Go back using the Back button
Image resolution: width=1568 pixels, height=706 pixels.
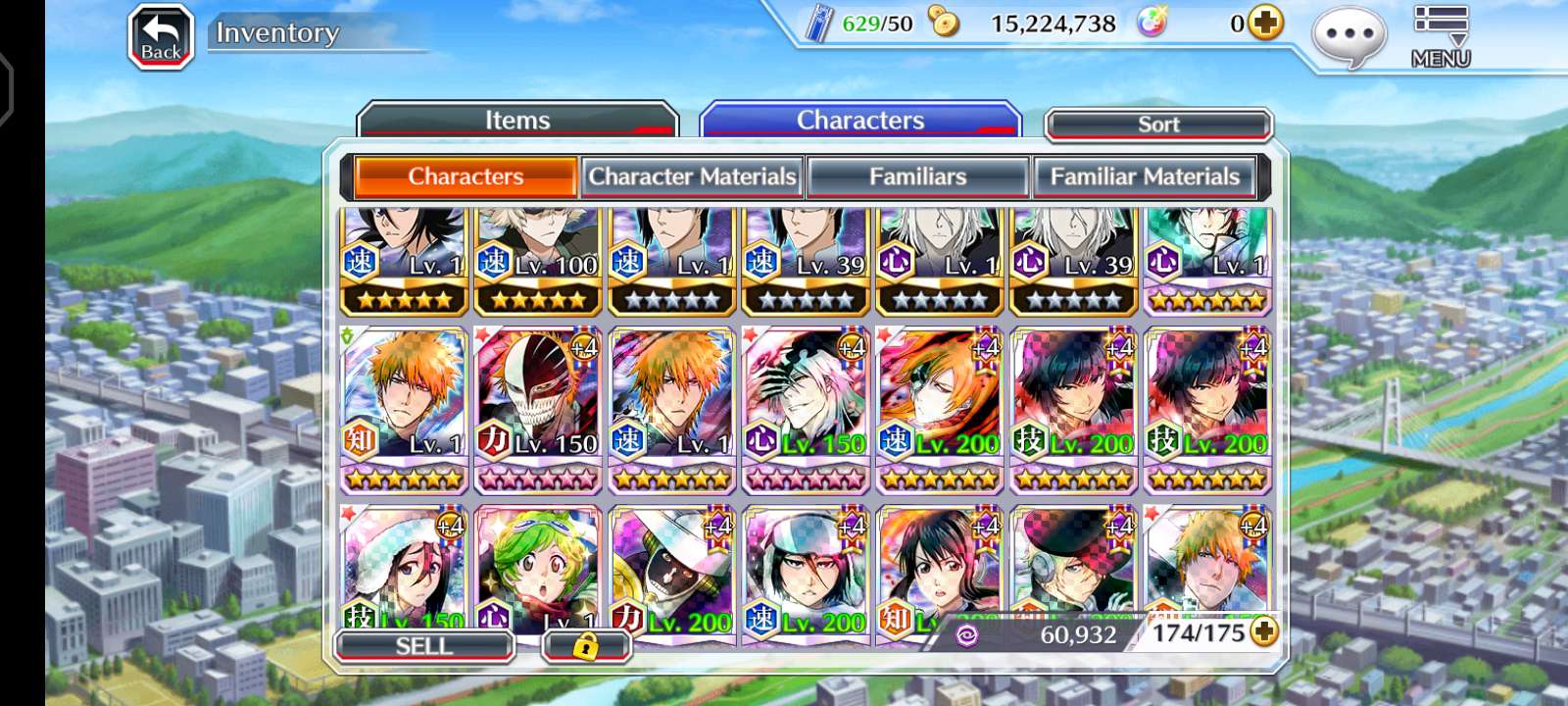(161, 37)
